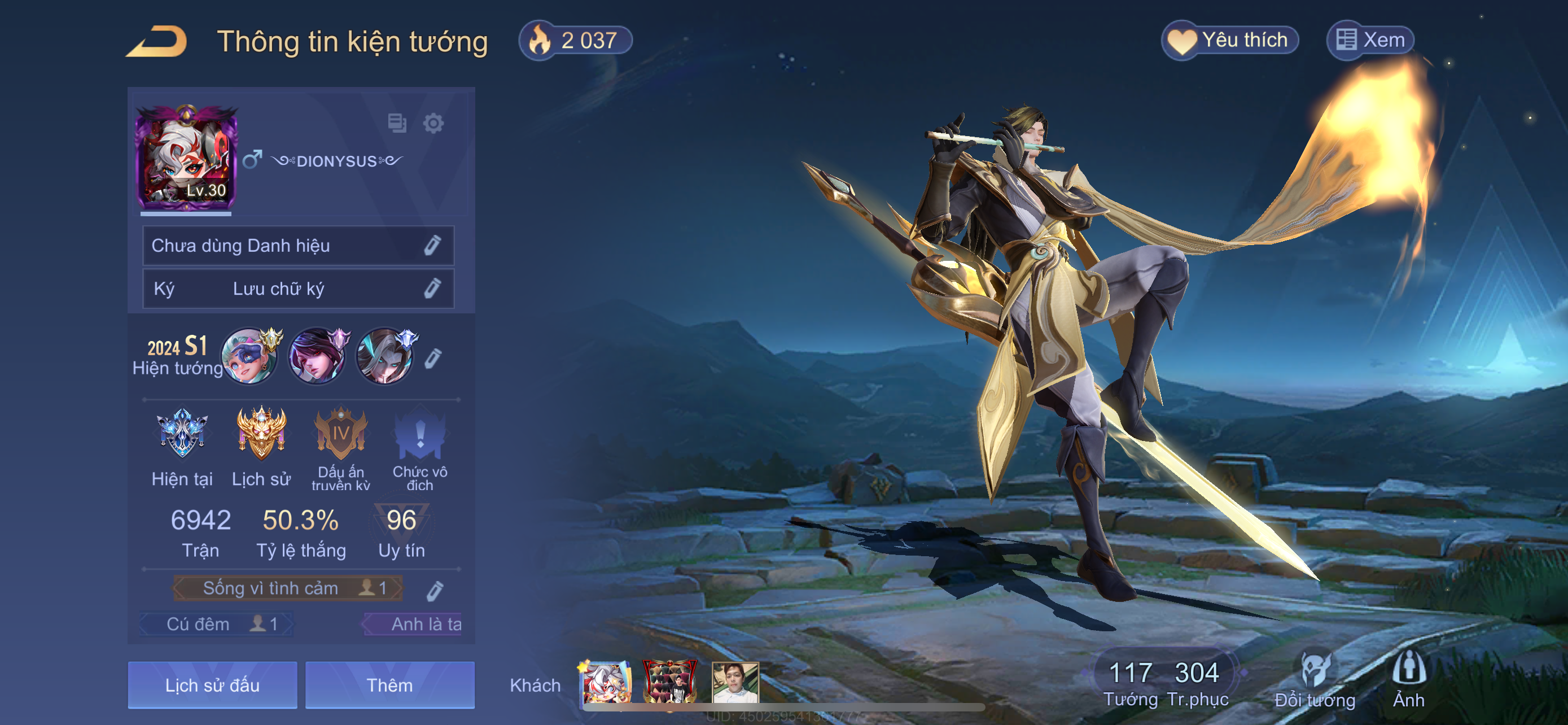Open Lịch sử đấu match history

(212, 685)
